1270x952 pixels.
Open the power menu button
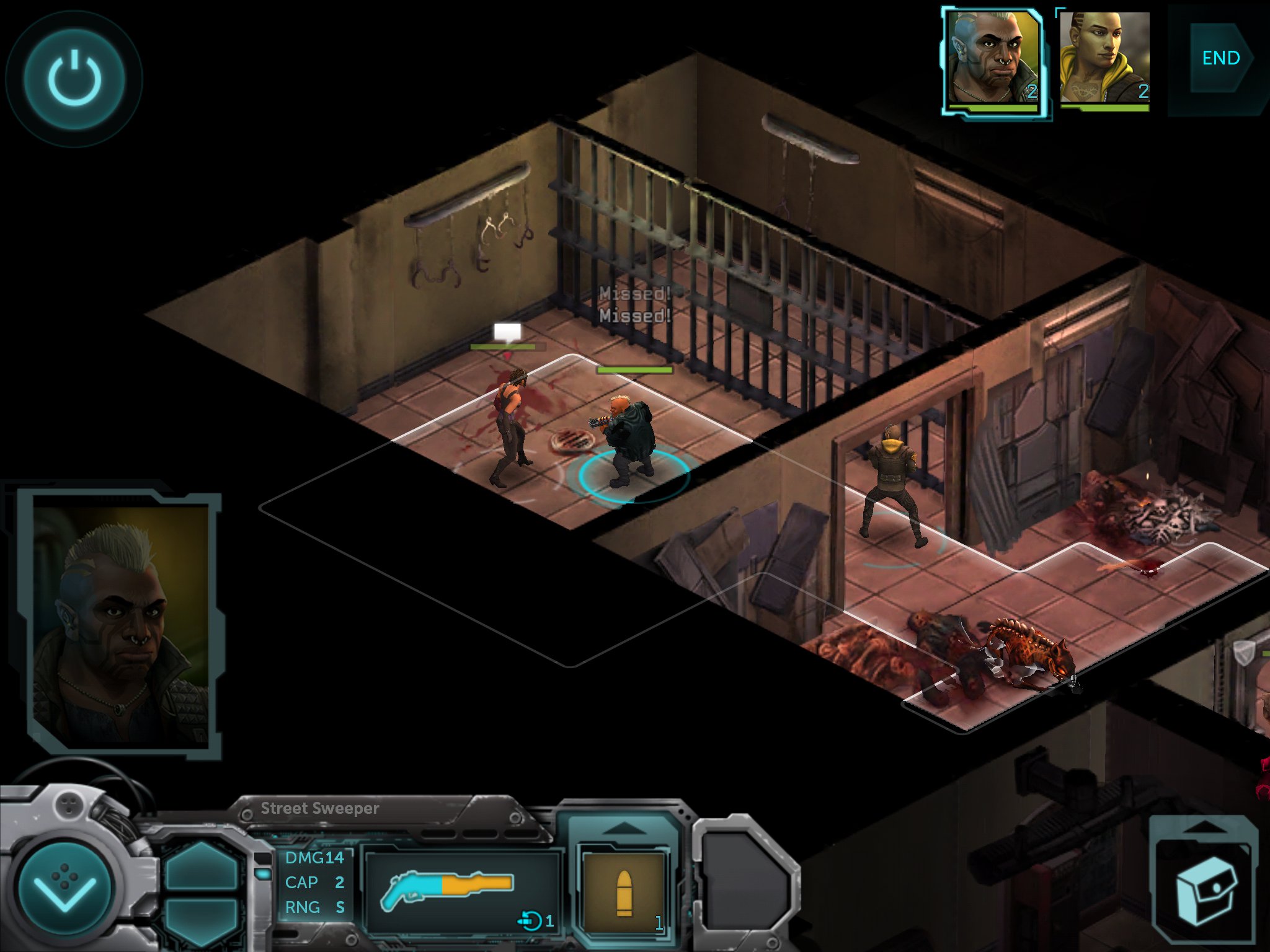(74, 79)
